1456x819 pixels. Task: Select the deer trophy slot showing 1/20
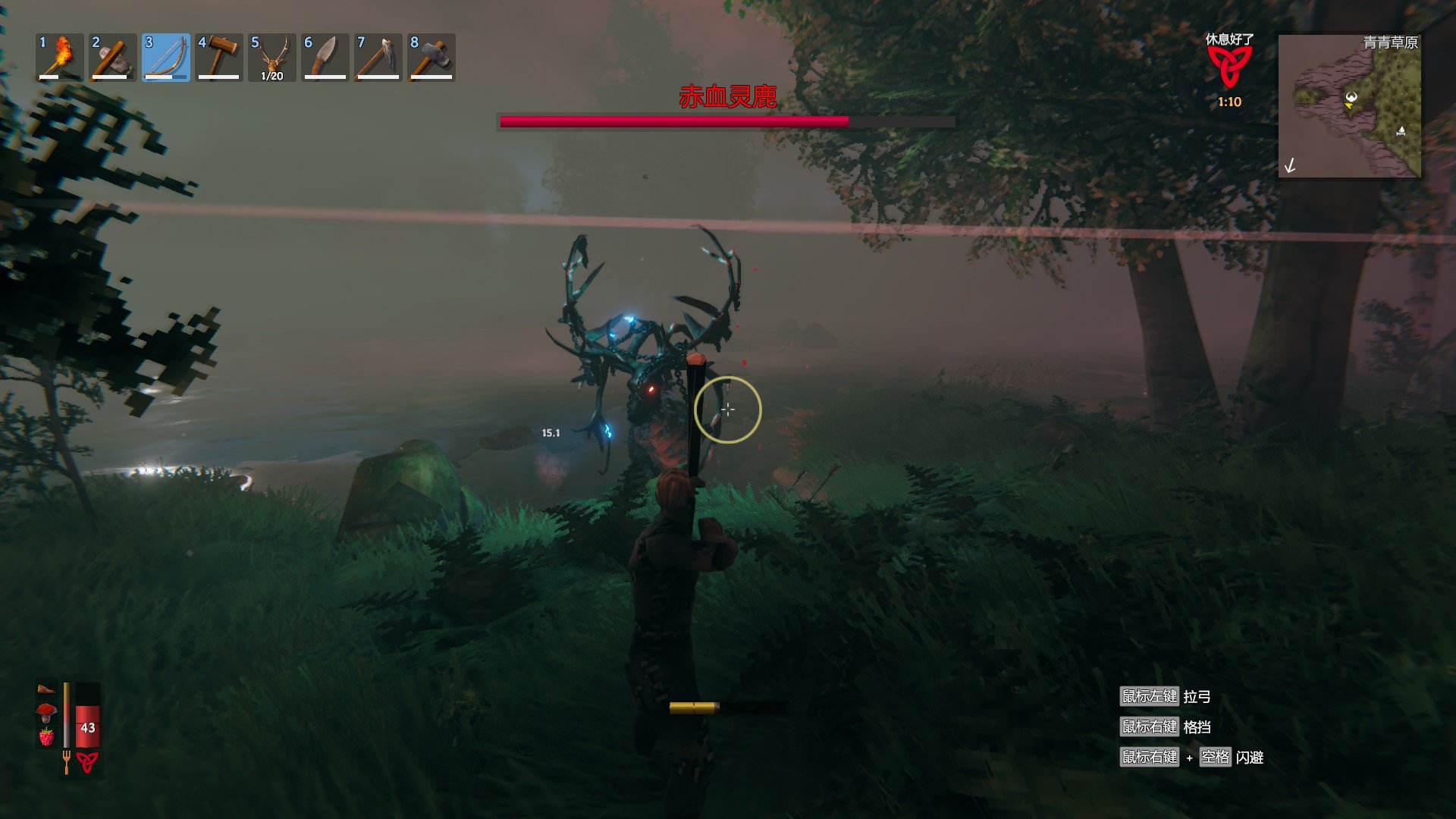tap(272, 58)
